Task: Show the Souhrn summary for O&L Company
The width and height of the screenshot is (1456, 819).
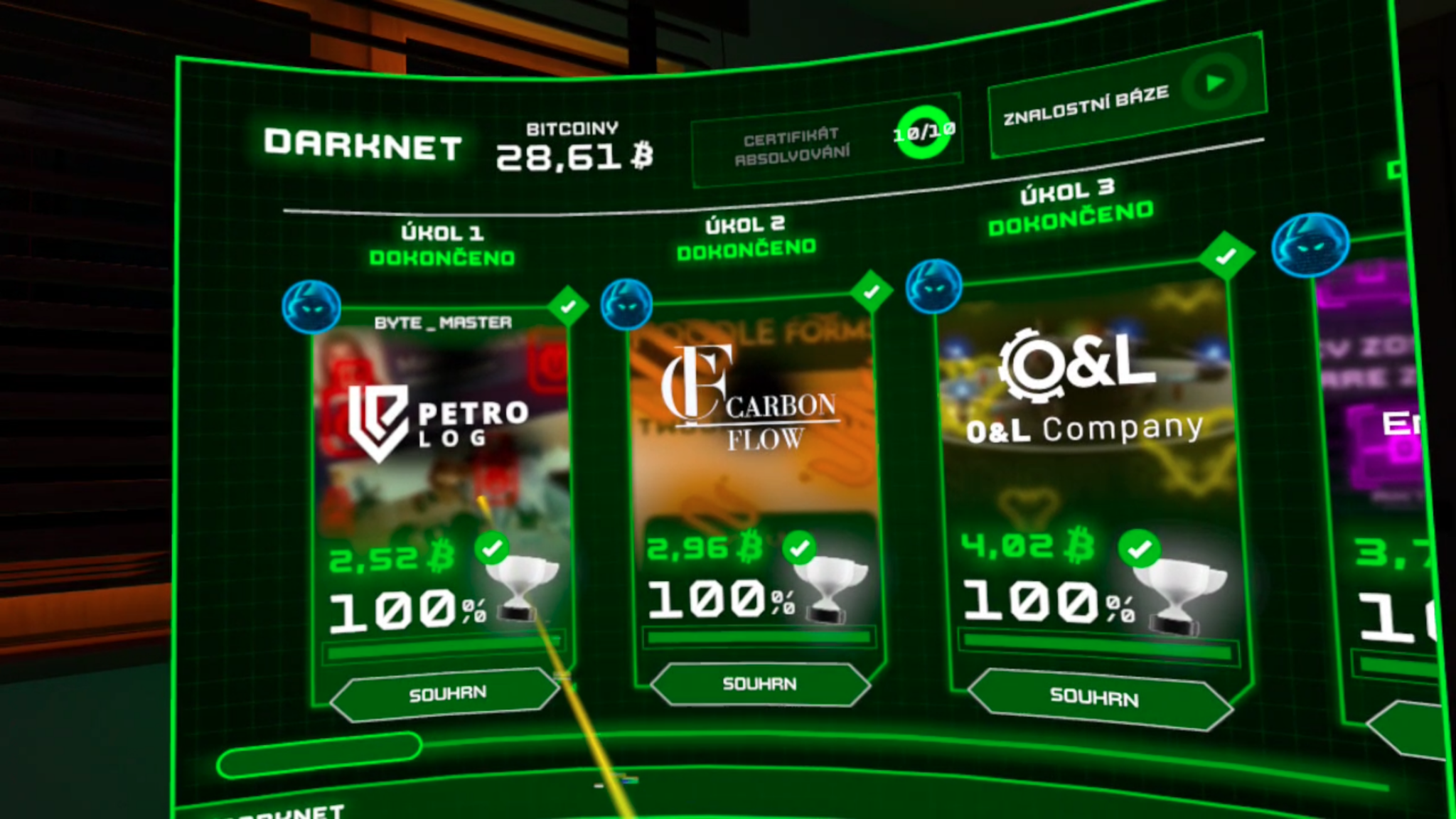Action: coord(1095,697)
